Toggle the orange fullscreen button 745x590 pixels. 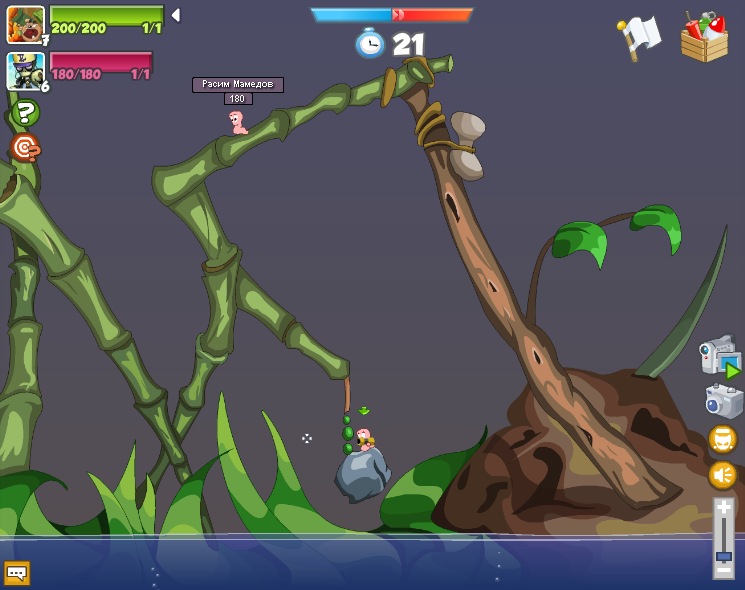[x=722, y=439]
